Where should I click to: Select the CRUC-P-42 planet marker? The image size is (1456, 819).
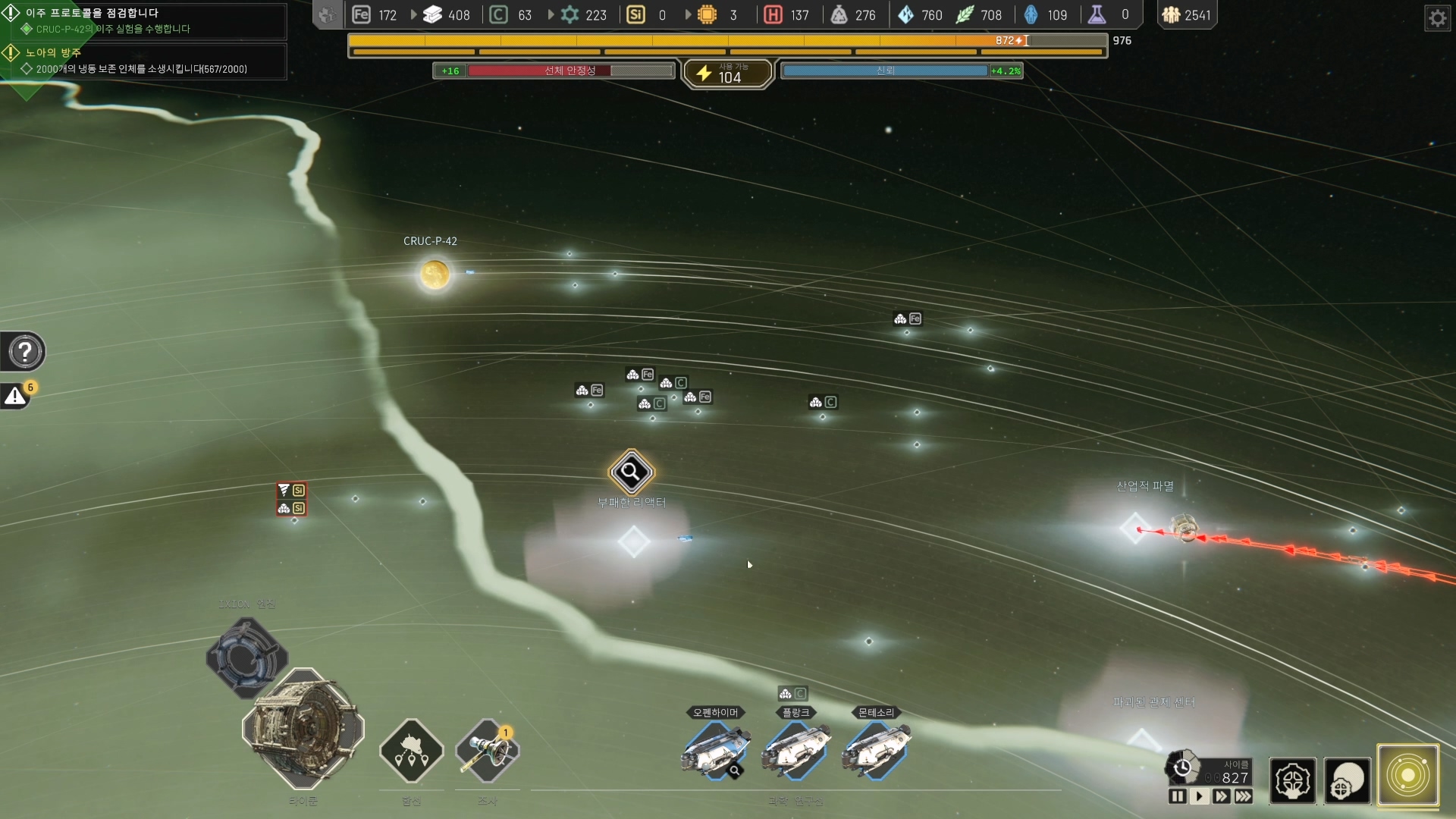coord(435,275)
